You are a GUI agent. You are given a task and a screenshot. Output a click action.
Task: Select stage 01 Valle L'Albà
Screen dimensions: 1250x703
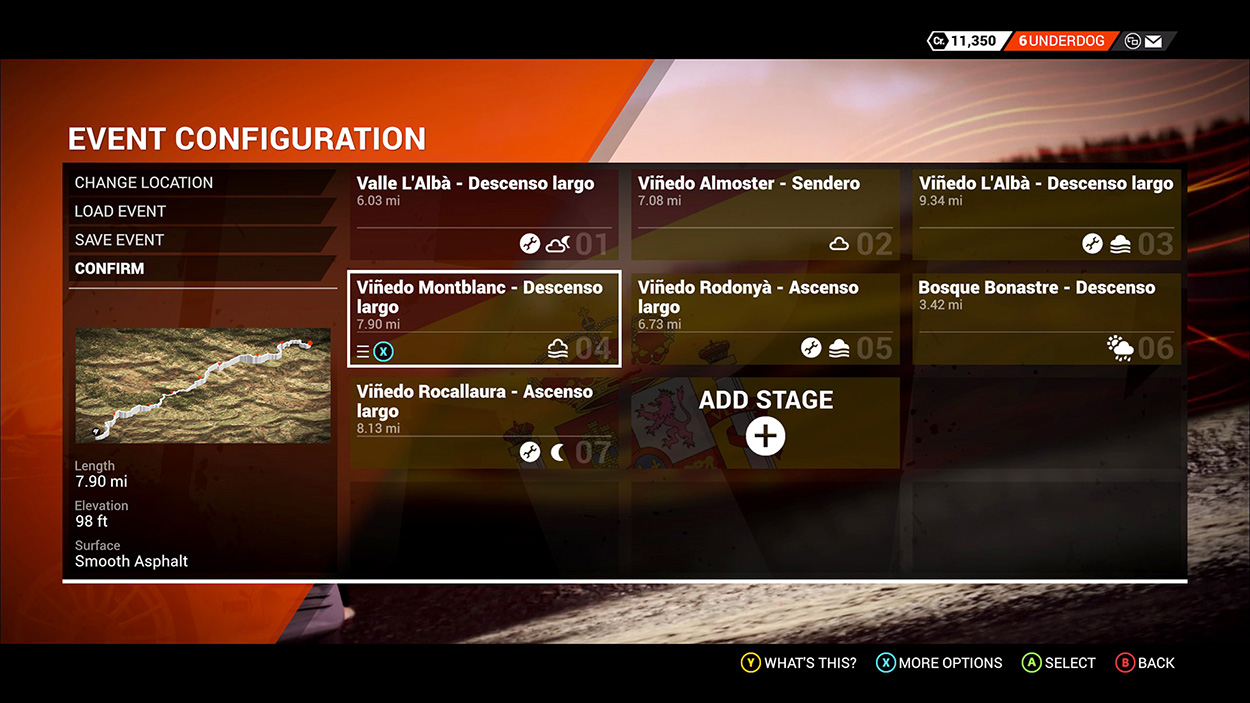[484, 214]
